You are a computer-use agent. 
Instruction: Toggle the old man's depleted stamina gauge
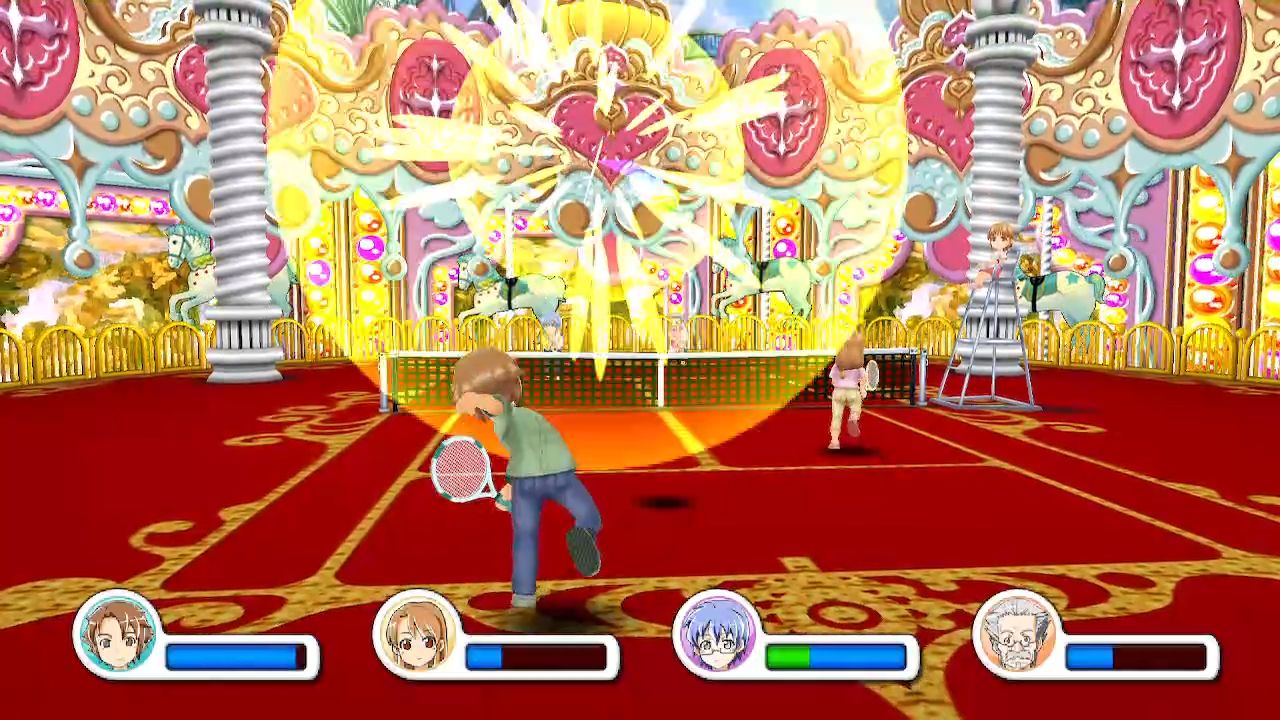tap(1135, 655)
